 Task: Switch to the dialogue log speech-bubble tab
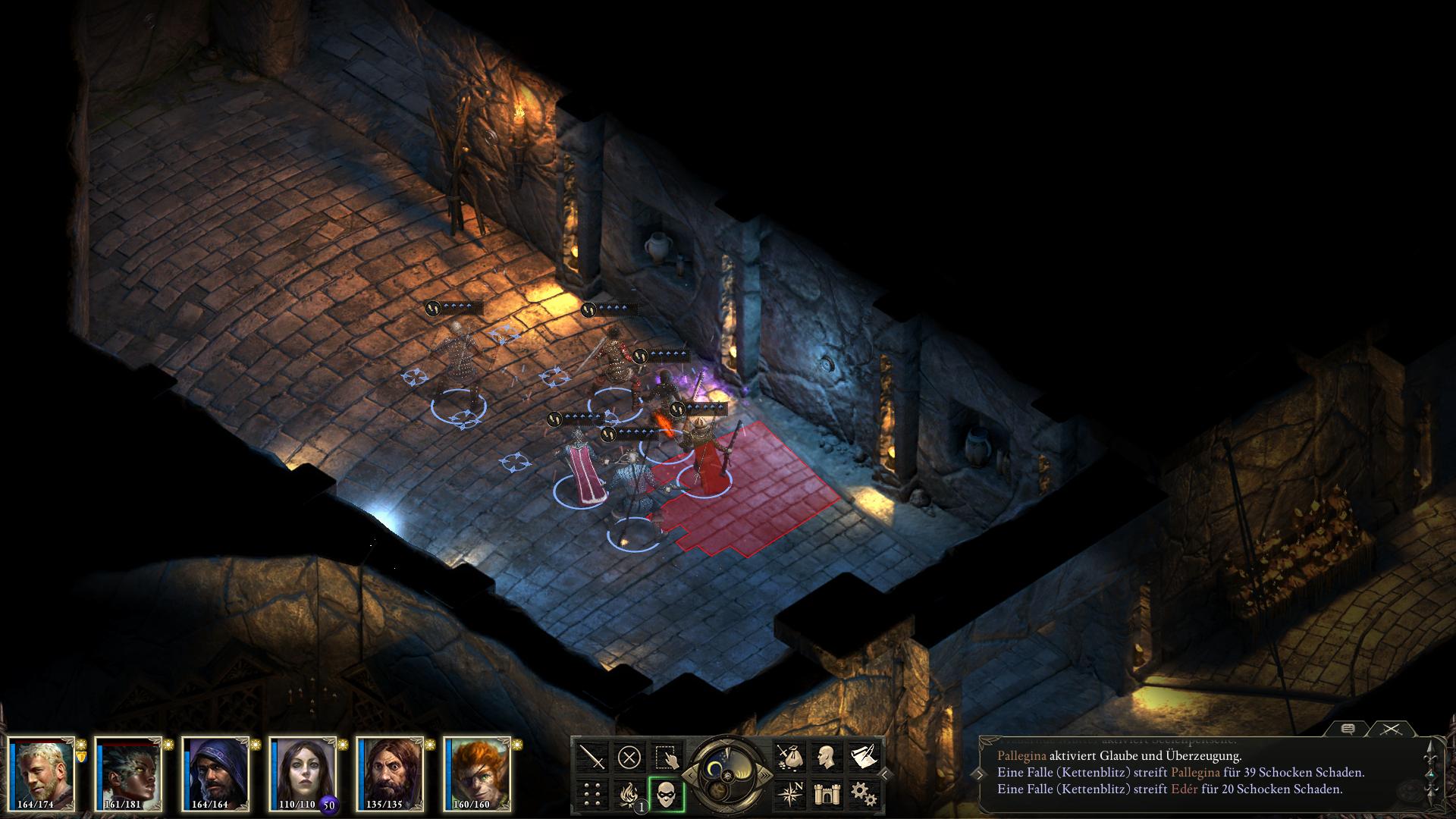(x=1348, y=729)
